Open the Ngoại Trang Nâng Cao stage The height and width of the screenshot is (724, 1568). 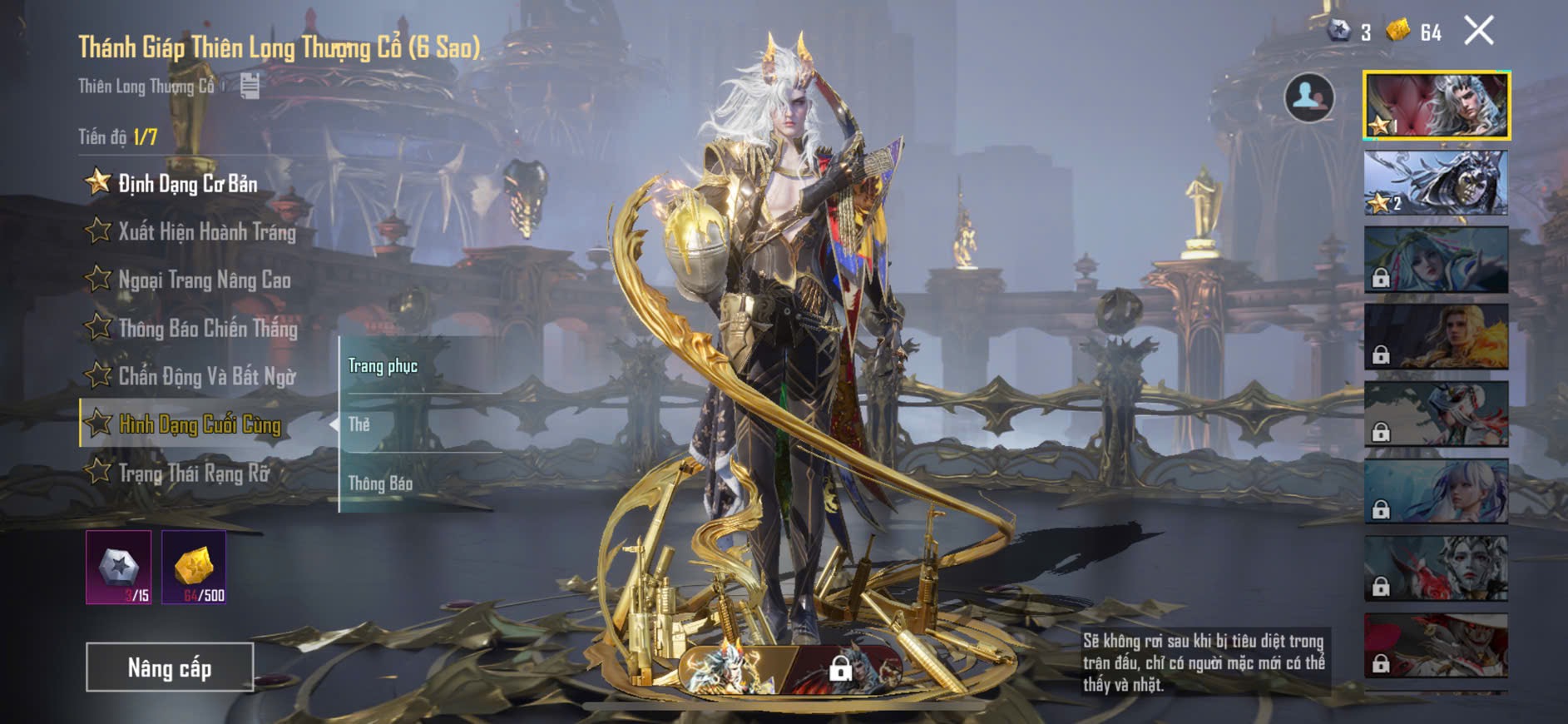click(204, 280)
